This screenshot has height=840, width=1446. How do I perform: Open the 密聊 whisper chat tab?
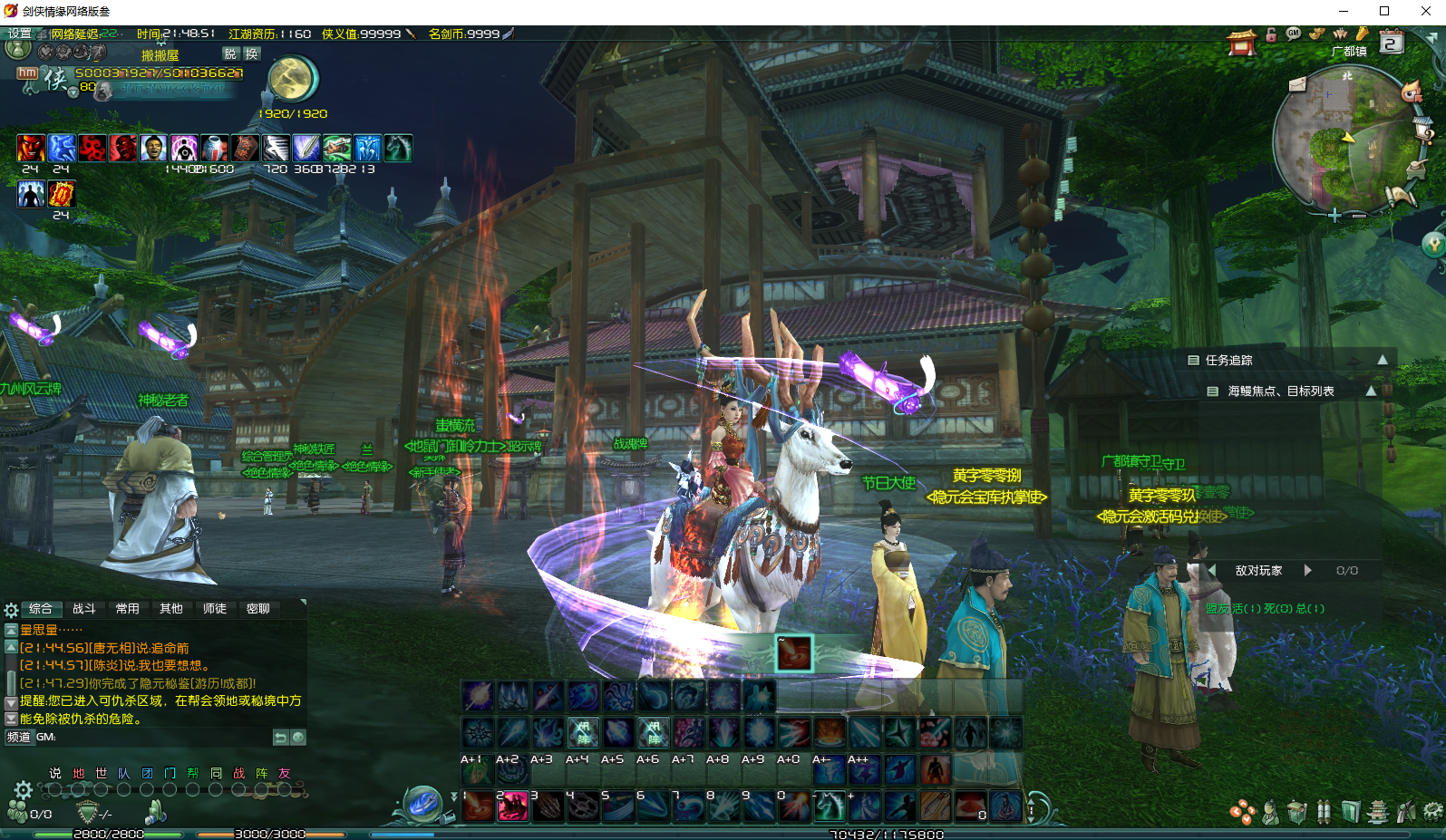pyautogui.click(x=258, y=609)
